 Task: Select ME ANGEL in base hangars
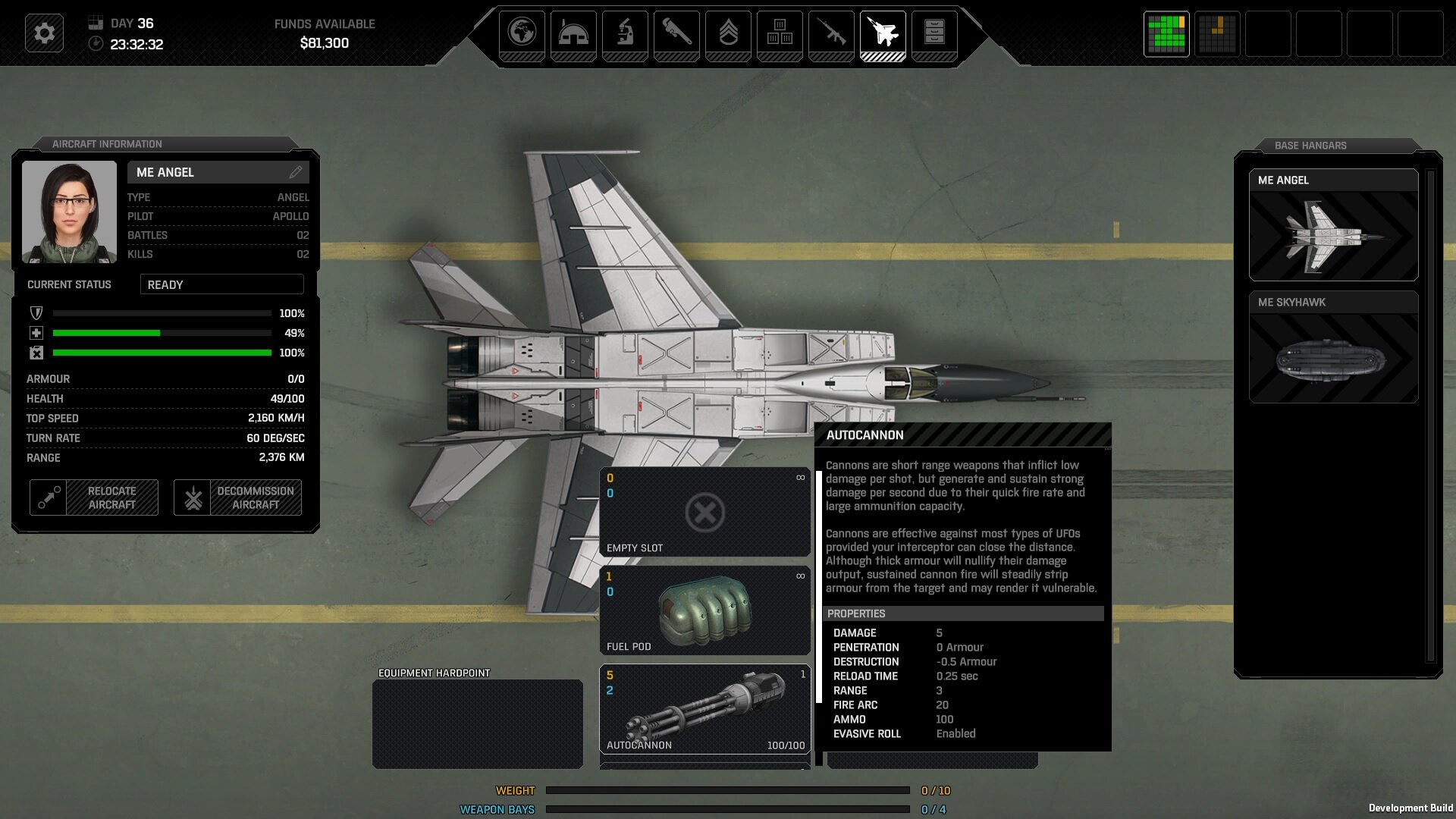pos(1333,225)
